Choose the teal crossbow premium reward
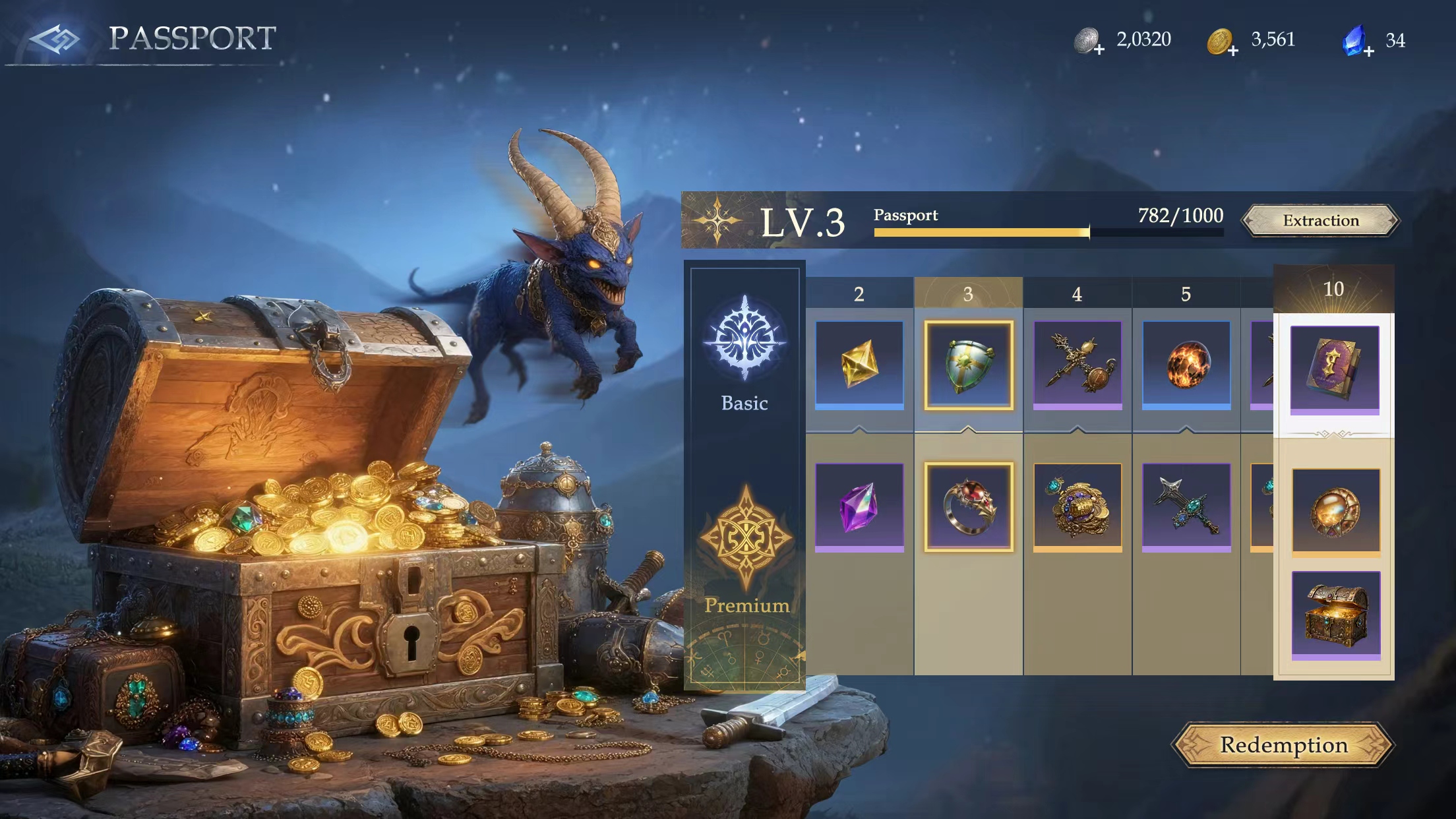Screen dimensions: 1456x819 pyautogui.click(x=1186, y=506)
